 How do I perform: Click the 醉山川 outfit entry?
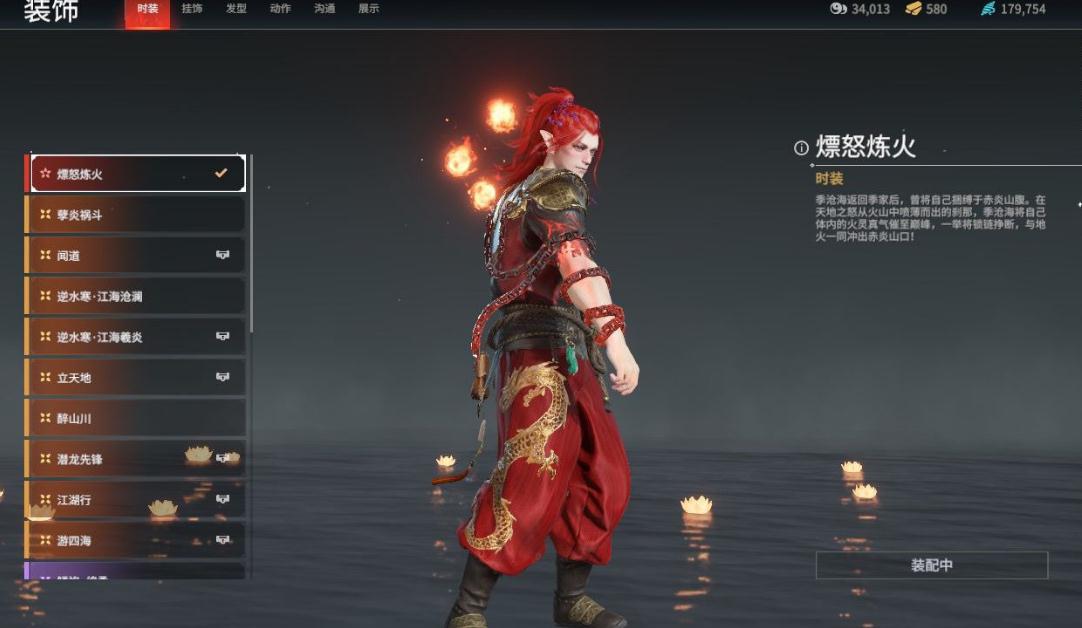[x=137, y=418]
